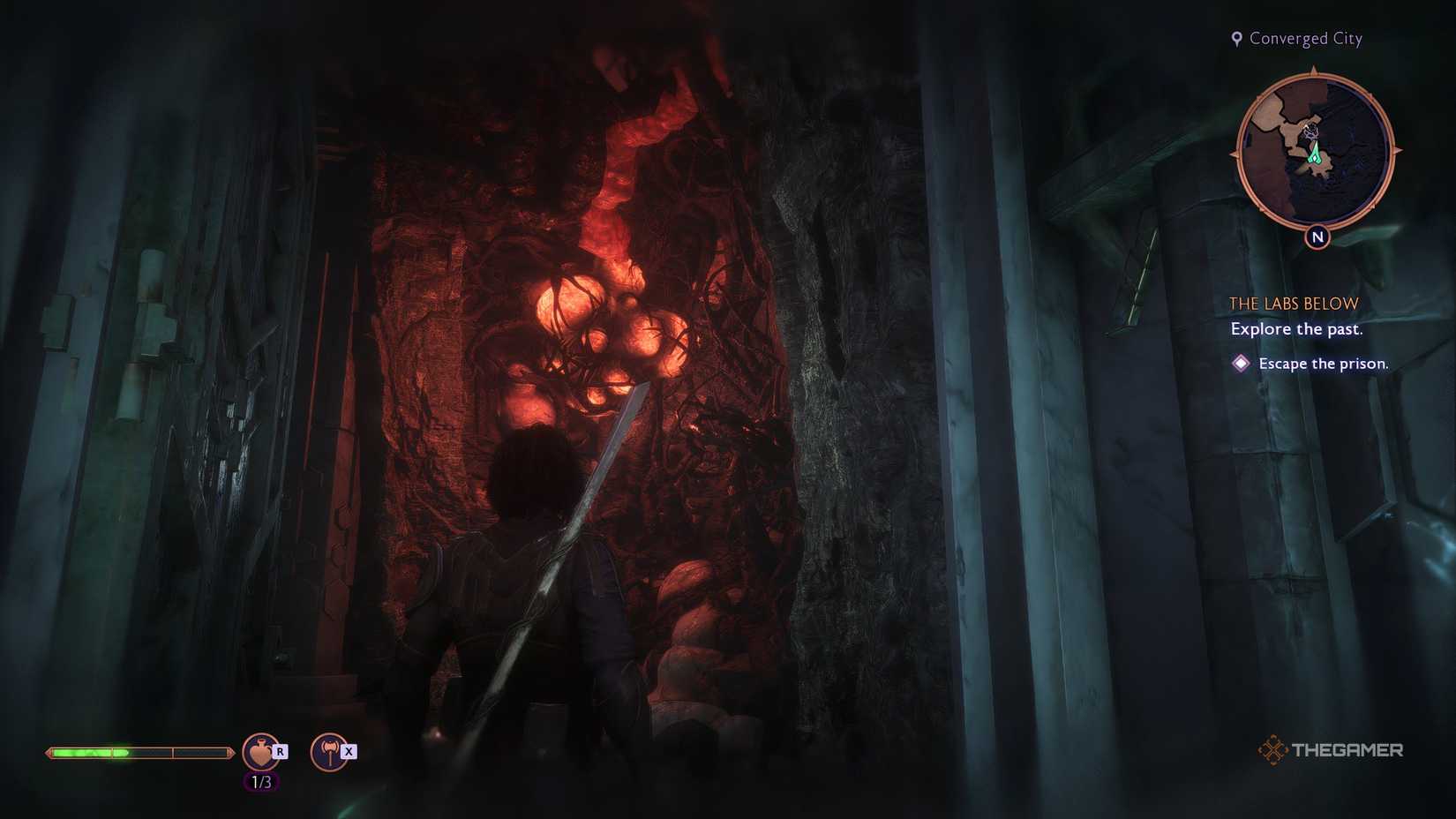Click the 1/3 potion counter label
This screenshot has height=819, width=1456.
click(261, 780)
